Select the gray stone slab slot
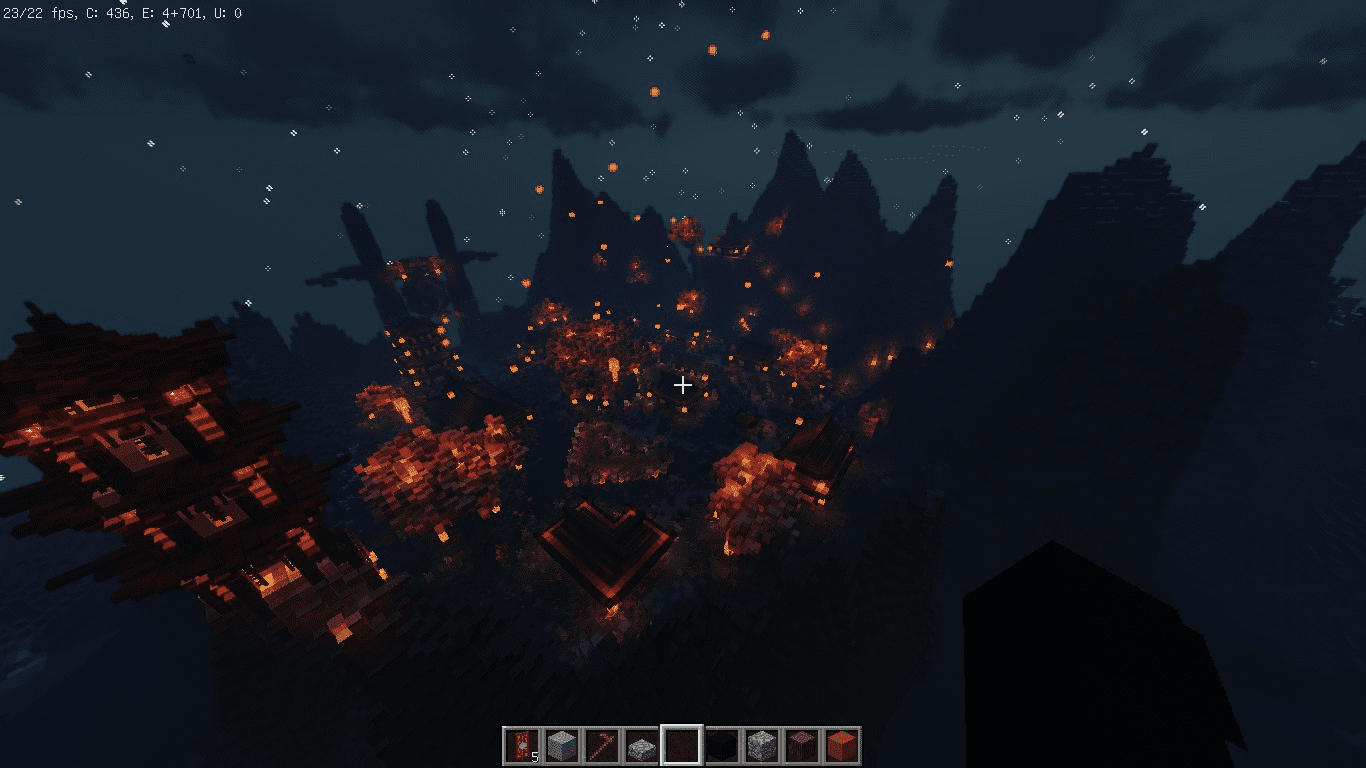Viewport: 1366px width, 768px height. (641, 746)
